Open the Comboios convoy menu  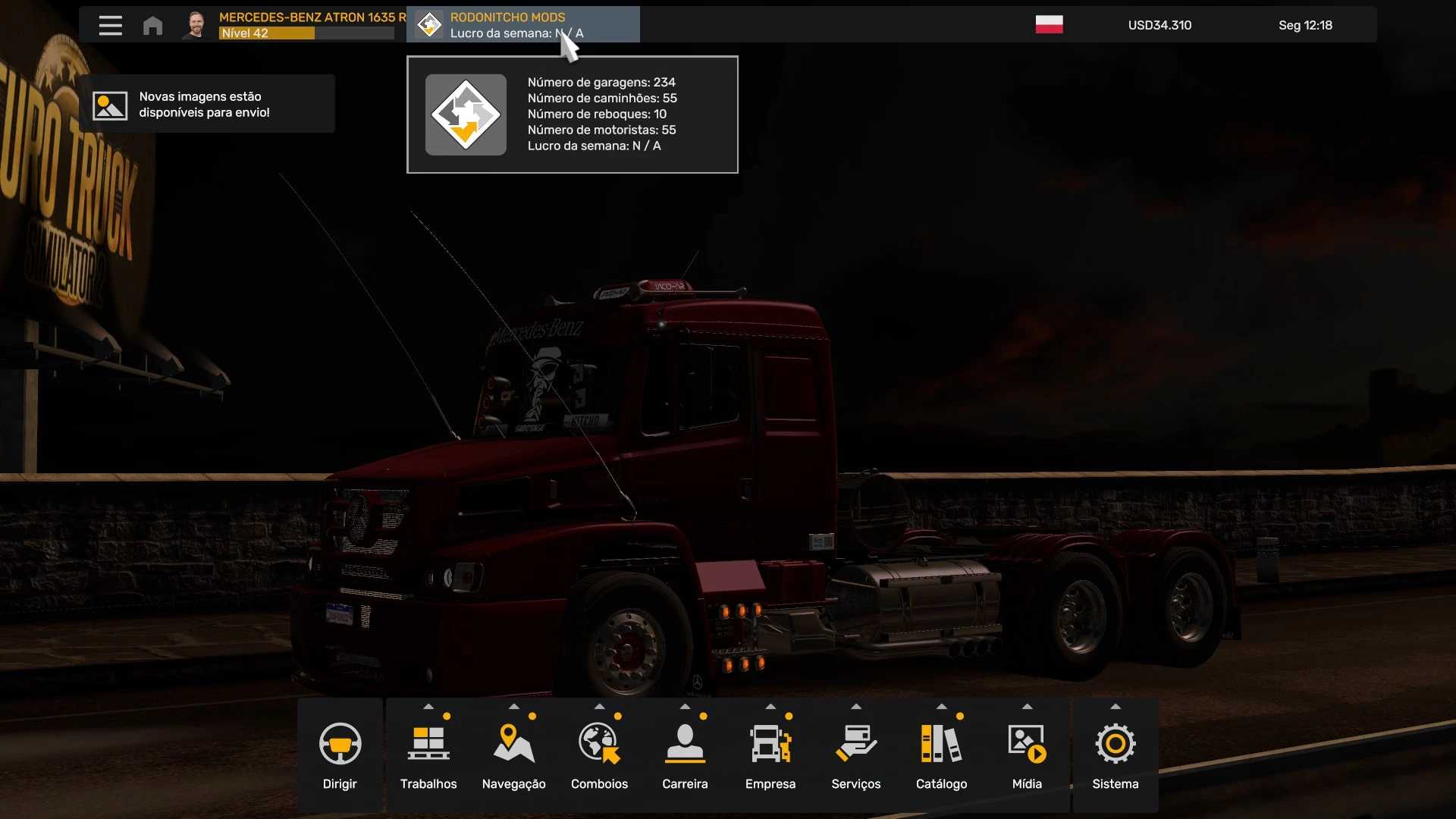click(x=599, y=755)
